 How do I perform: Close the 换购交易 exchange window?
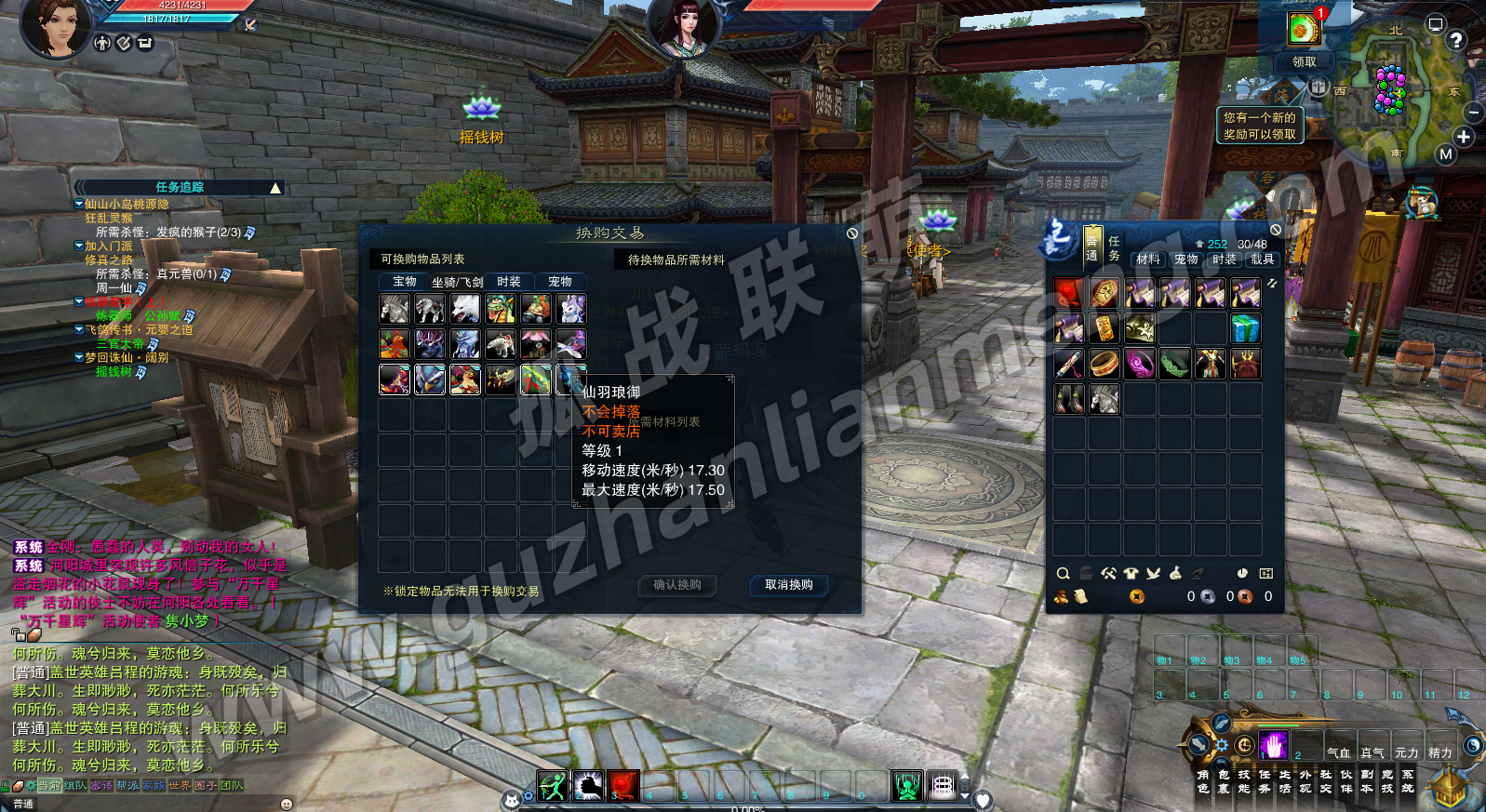click(x=852, y=233)
